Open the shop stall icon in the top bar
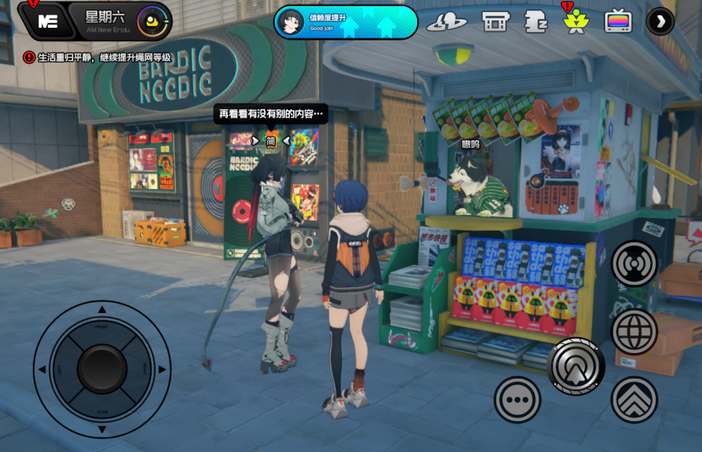 pyautogui.click(x=494, y=21)
